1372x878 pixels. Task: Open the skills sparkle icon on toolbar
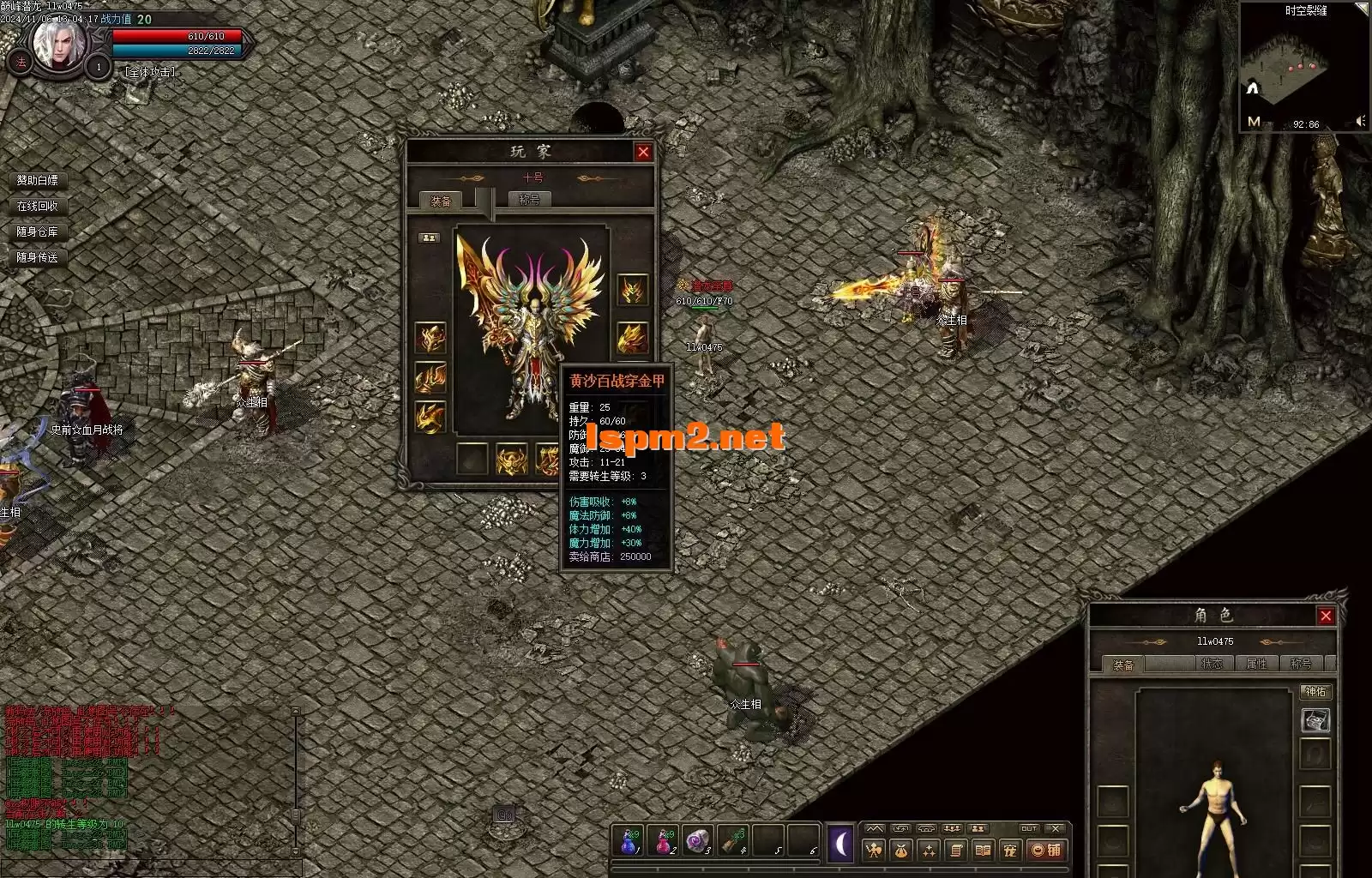(929, 850)
